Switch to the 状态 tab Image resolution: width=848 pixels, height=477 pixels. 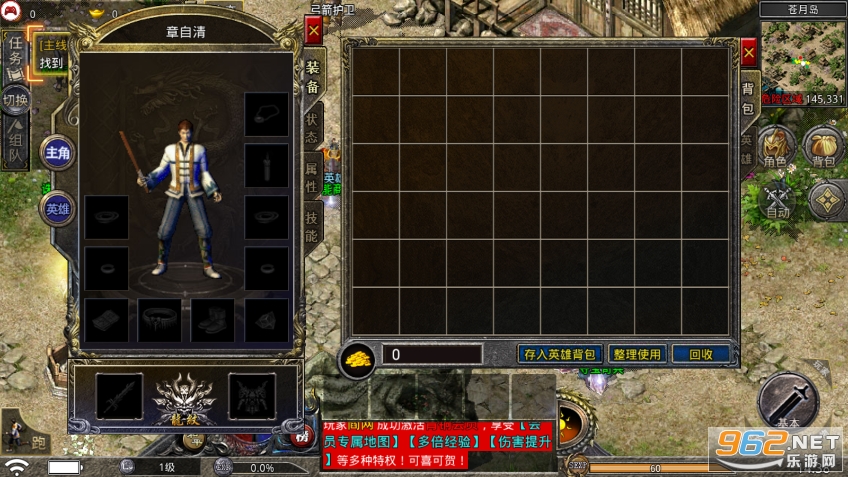click(x=312, y=127)
